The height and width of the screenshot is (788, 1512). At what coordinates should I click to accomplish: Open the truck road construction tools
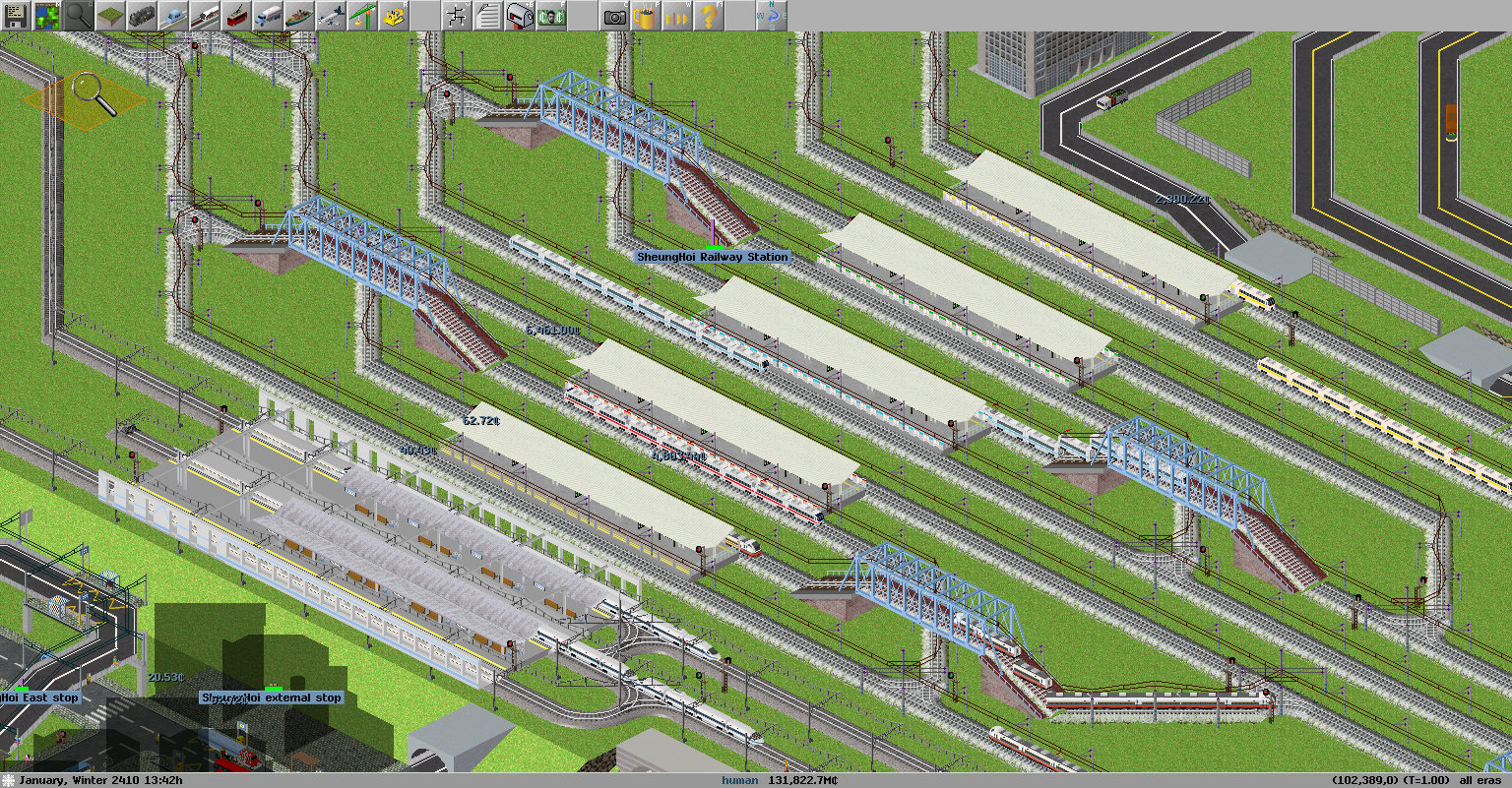click(268, 16)
